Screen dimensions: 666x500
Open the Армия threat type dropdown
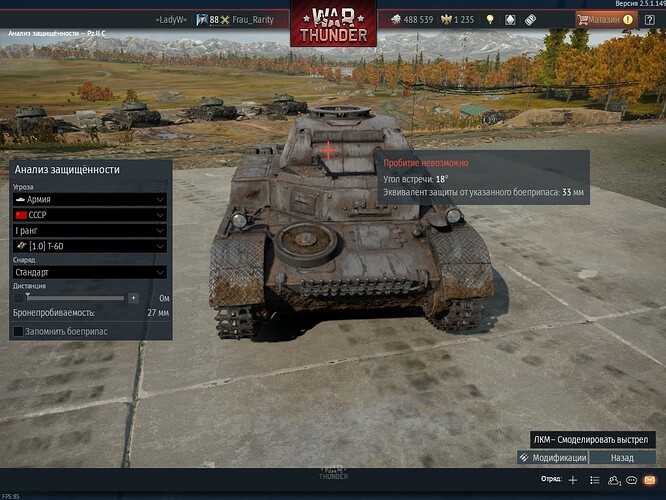point(89,200)
